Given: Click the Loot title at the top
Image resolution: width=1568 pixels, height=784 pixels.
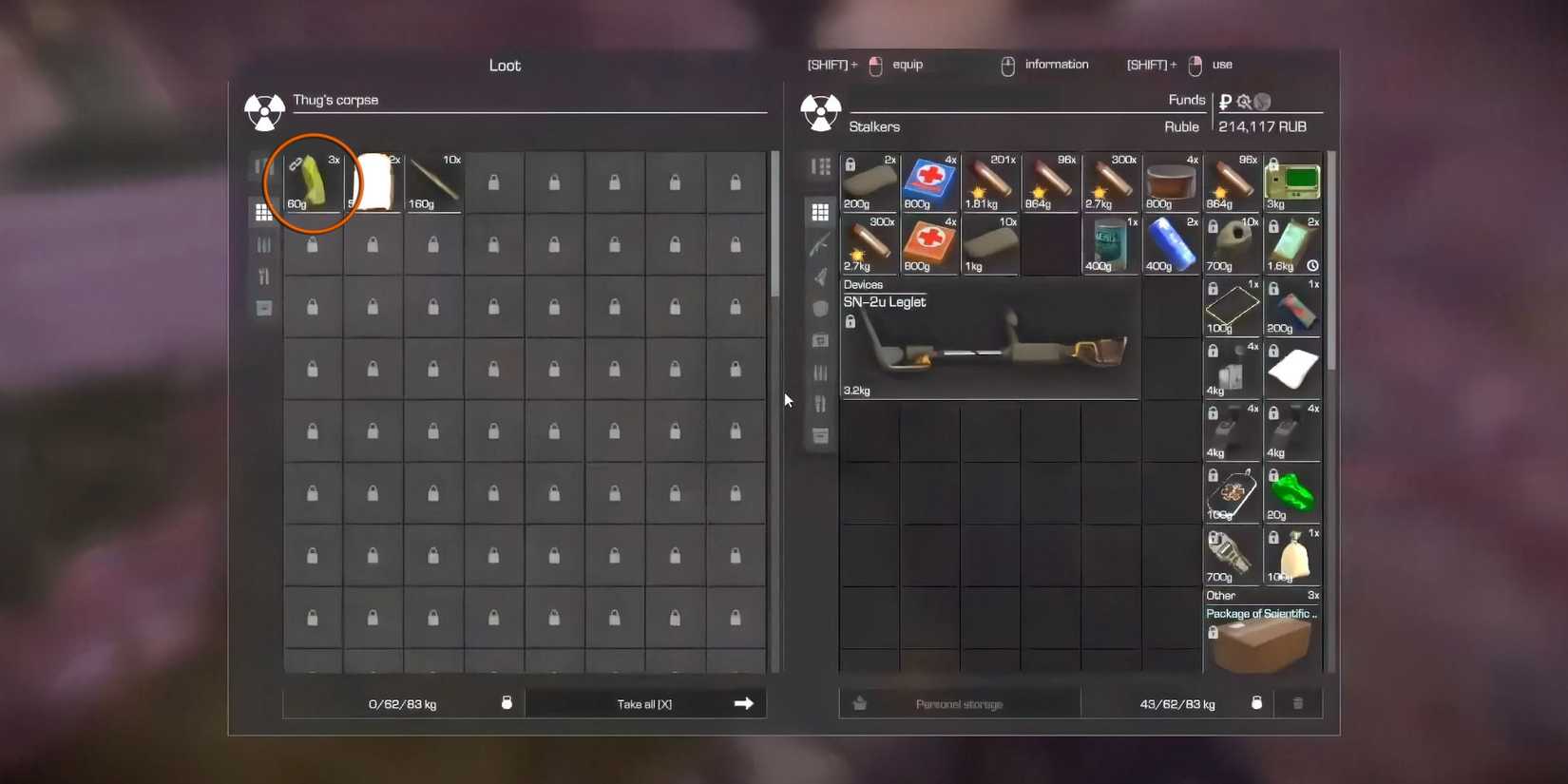Looking at the screenshot, I should 505,65.
